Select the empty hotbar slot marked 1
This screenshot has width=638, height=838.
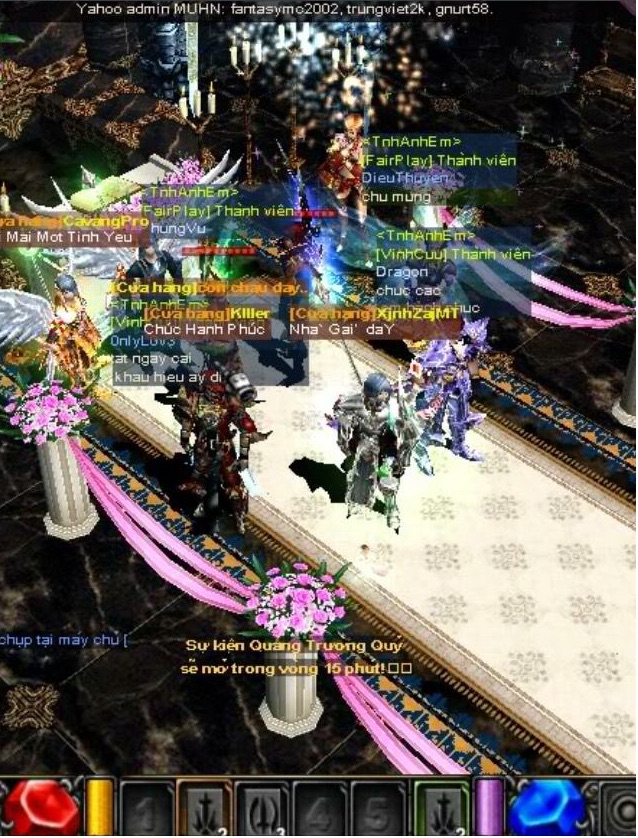point(146,807)
